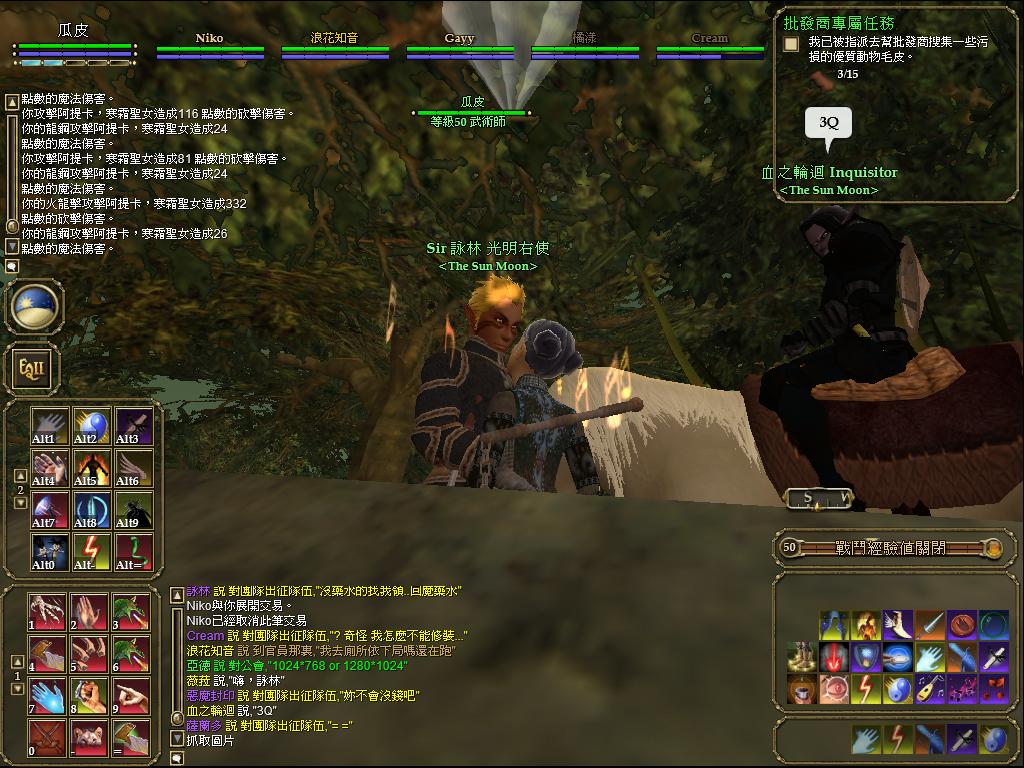This screenshot has height=768, width=1024.
Task: Select the crossed swords ability in slot 0
Action: click(47, 738)
